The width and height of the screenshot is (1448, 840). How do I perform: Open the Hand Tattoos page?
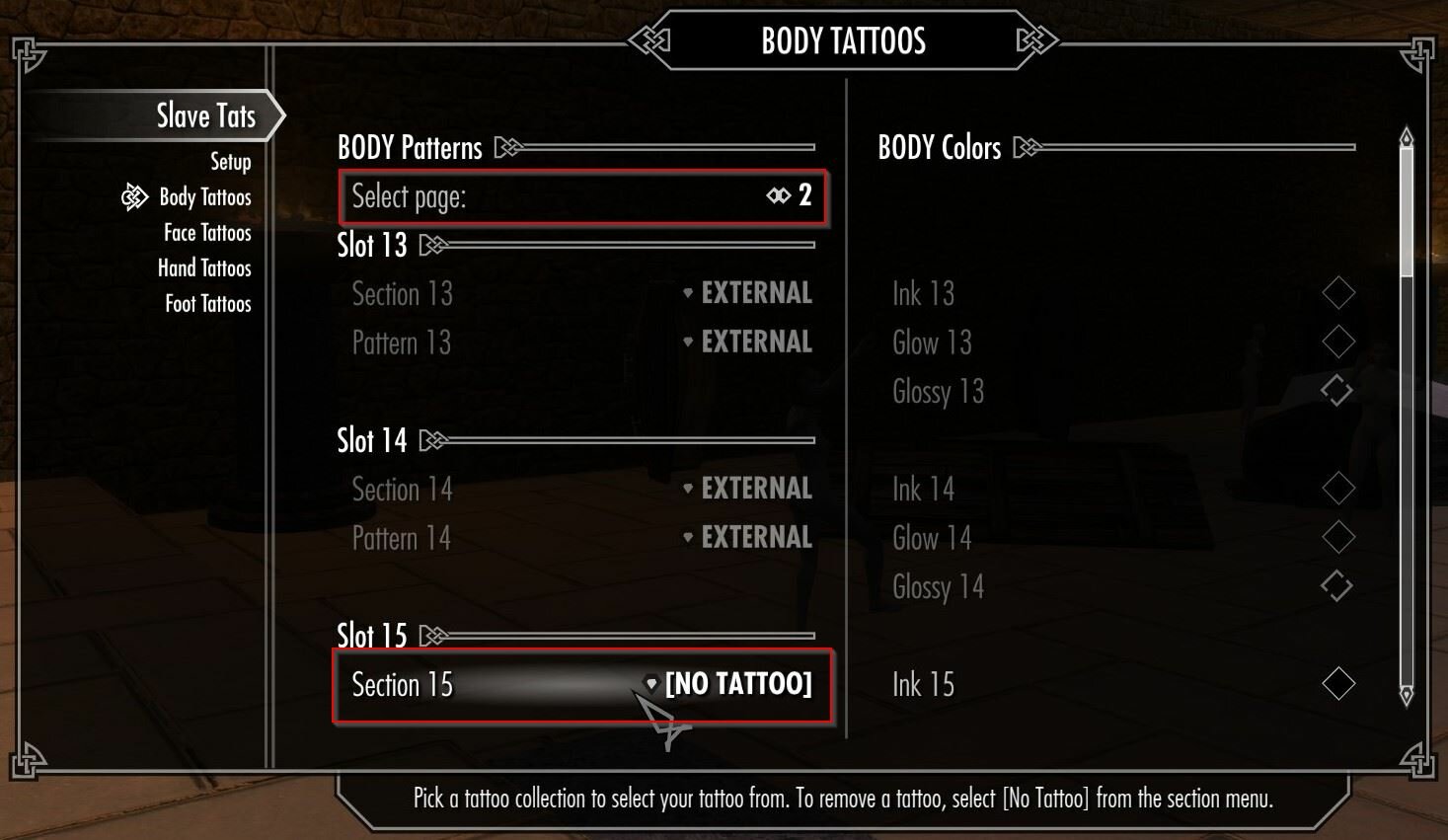[204, 268]
